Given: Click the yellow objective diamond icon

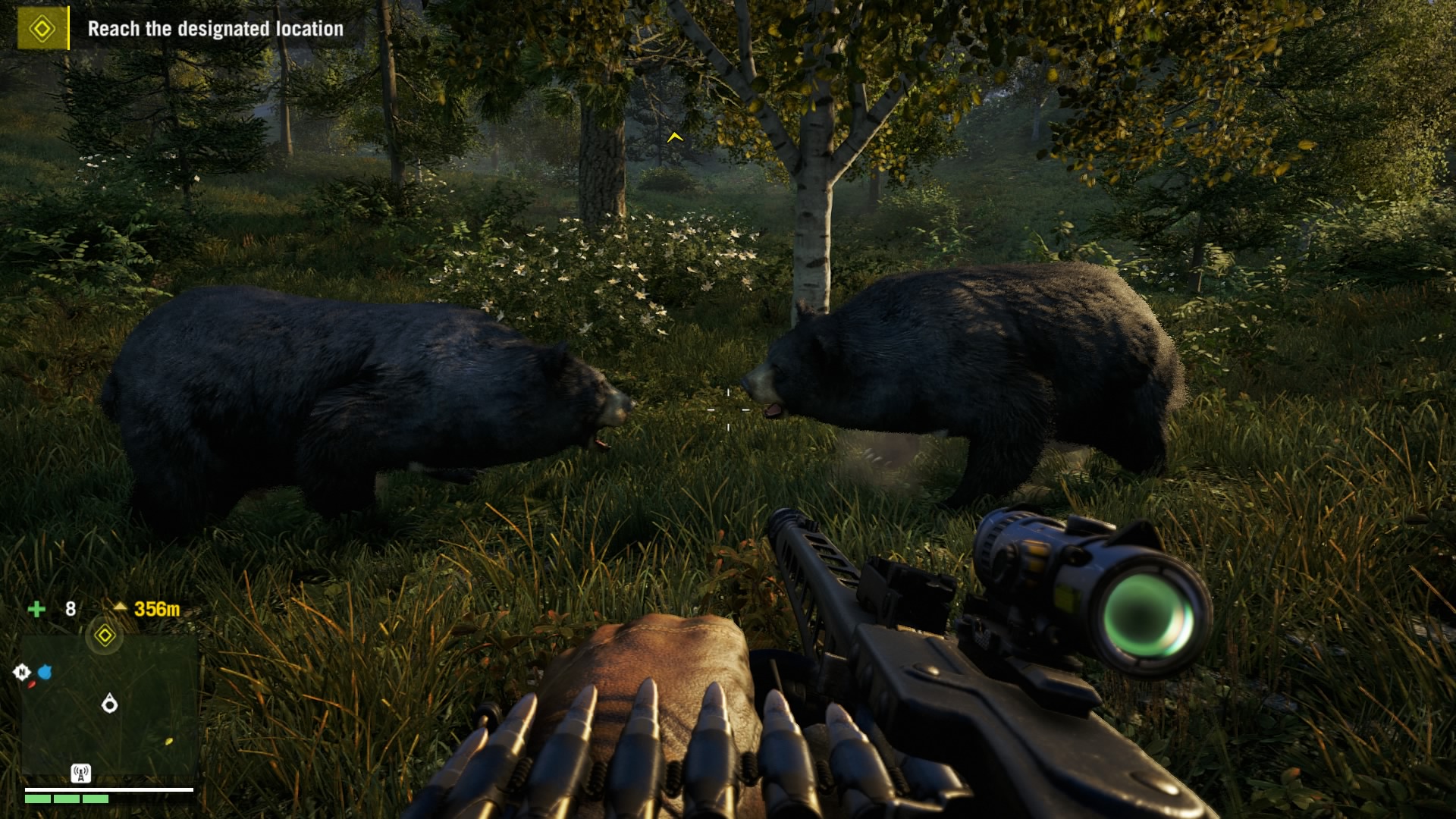Looking at the screenshot, I should (x=42, y=29).
